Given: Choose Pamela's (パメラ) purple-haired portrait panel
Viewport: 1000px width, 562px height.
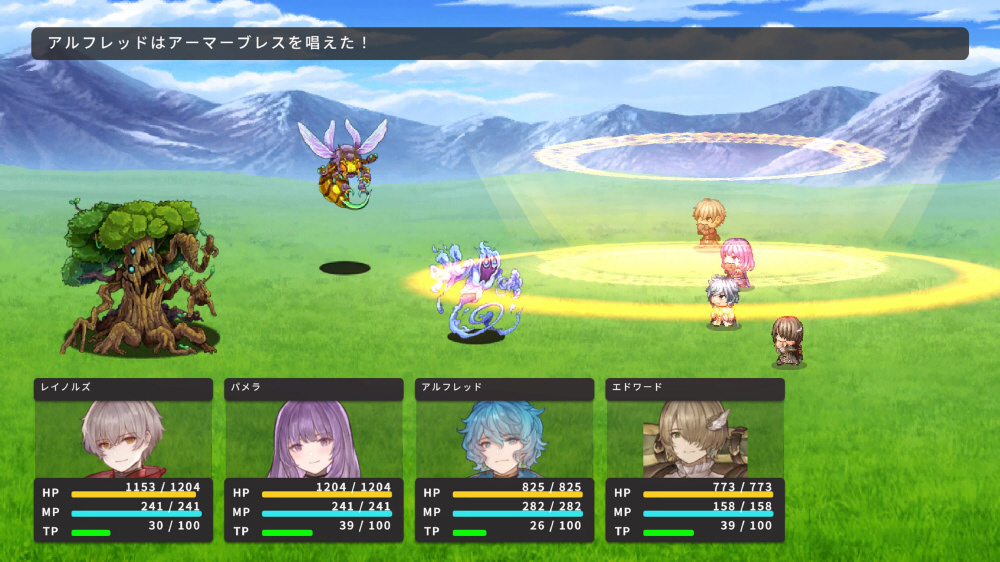Looking at the screenshot, I should pos(313,438).
